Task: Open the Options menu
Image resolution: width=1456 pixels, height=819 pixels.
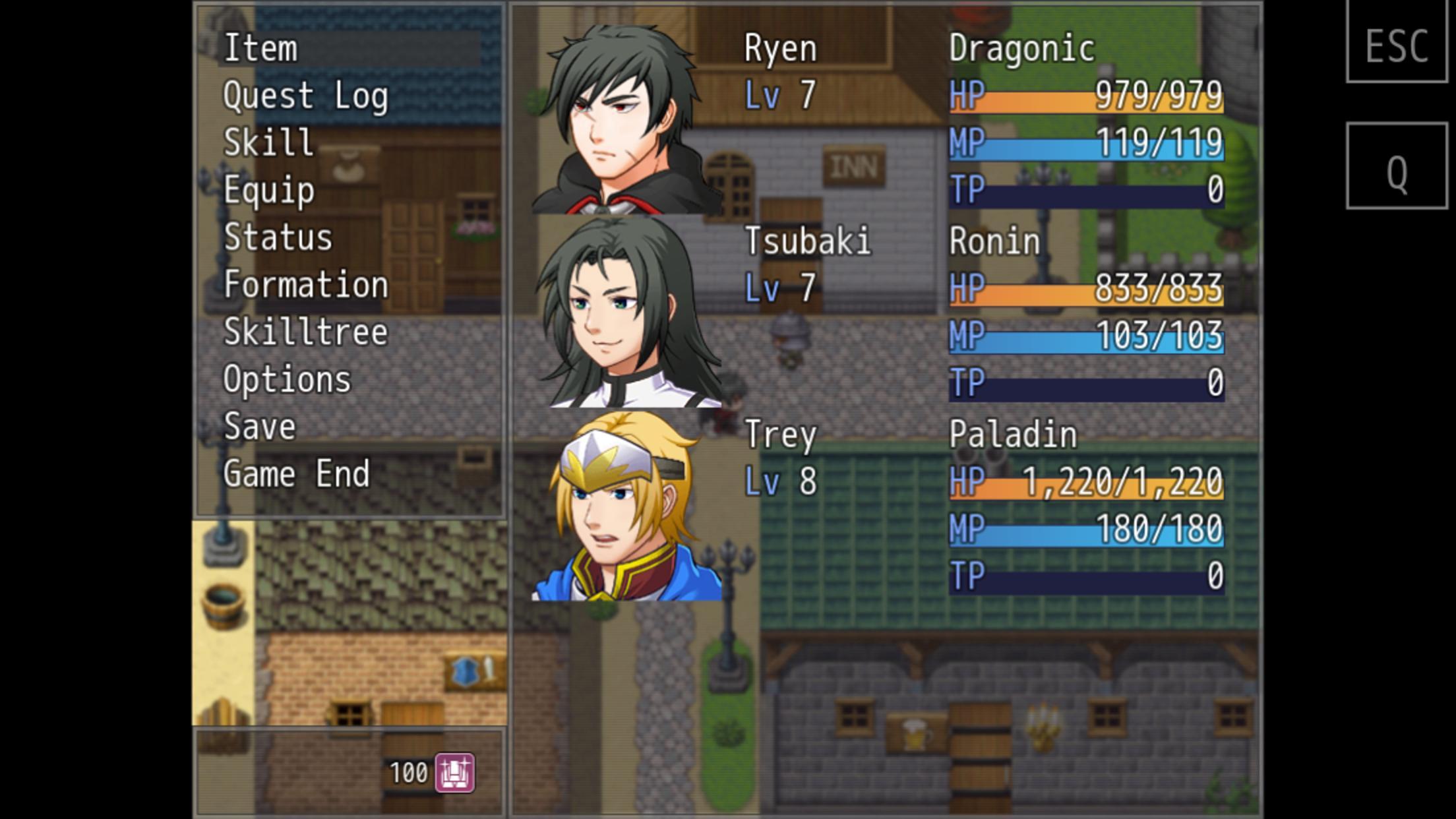Action: point(286,380)
